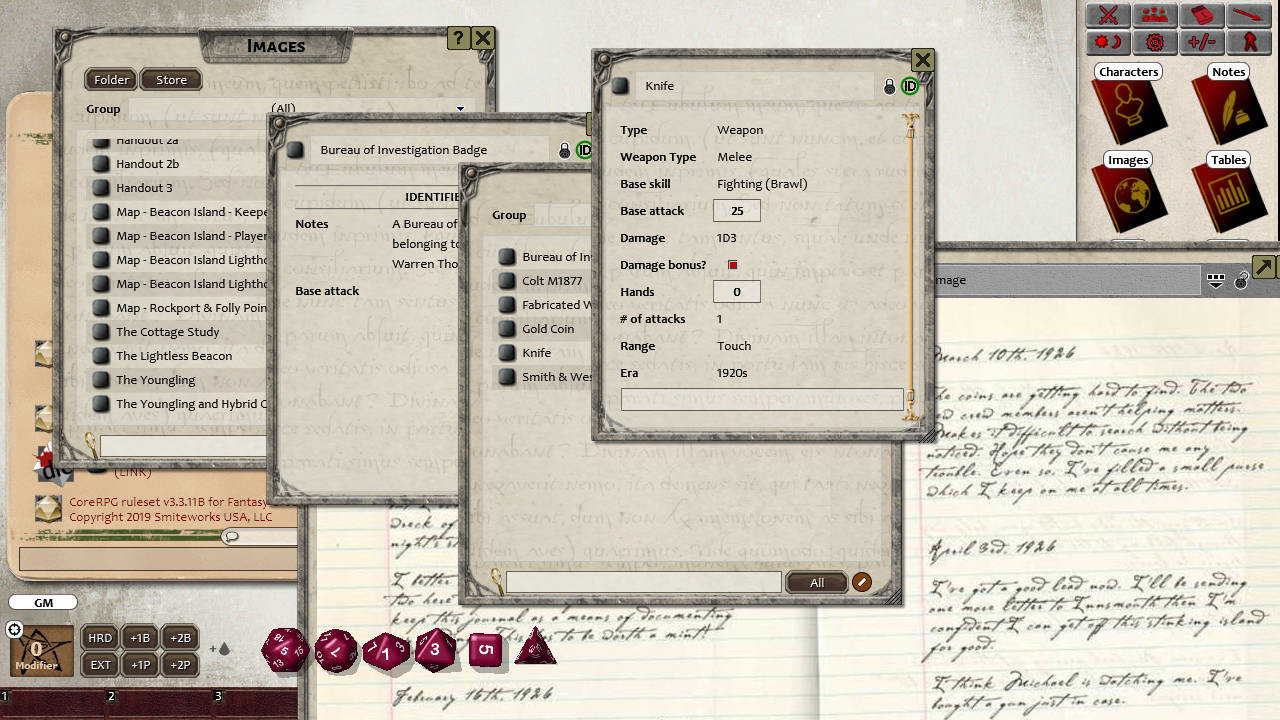Click the red book toolbar icon
Viewport: 1280px width, 720px height.
click(1201, 17)
